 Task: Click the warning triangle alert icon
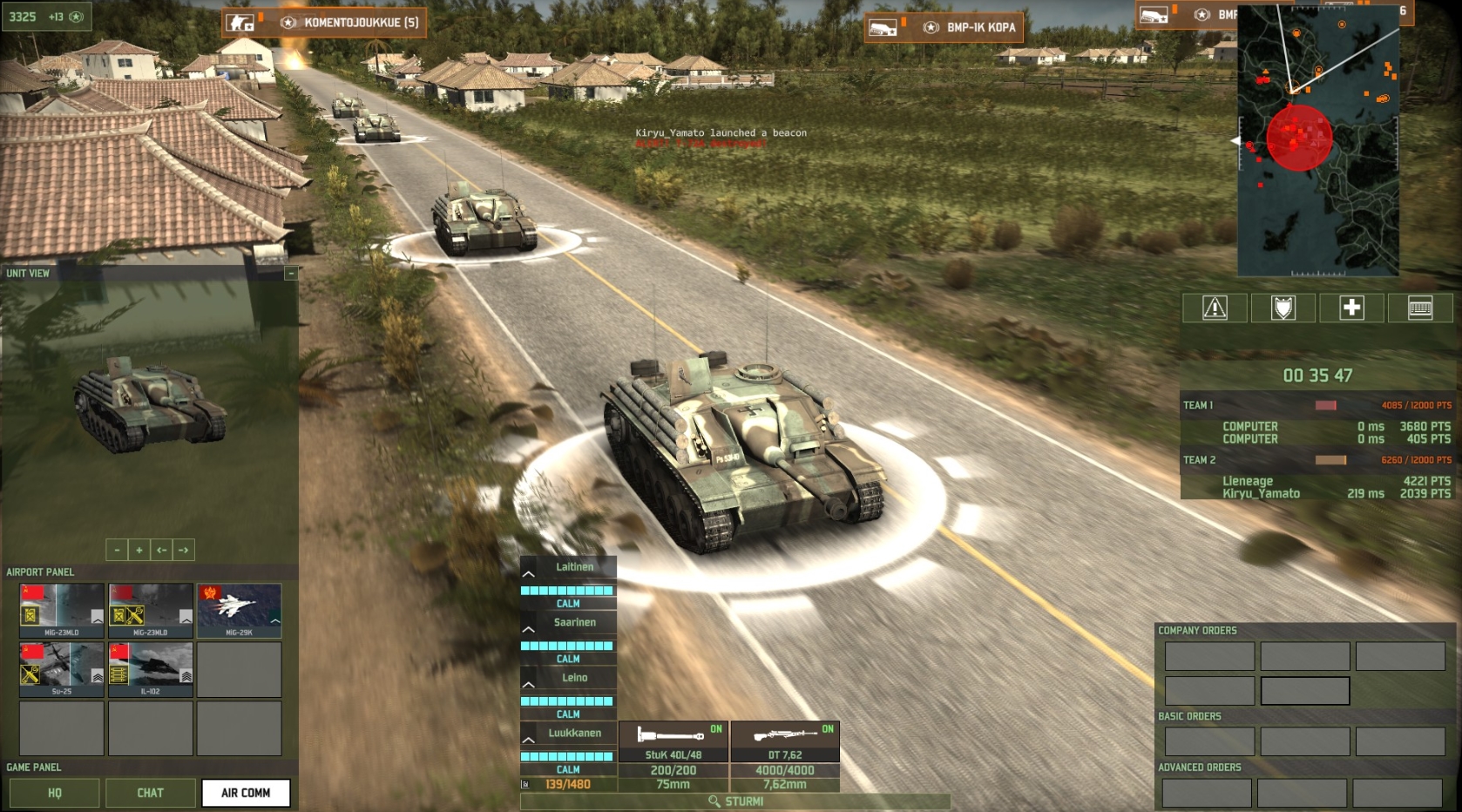(1212, 308)
